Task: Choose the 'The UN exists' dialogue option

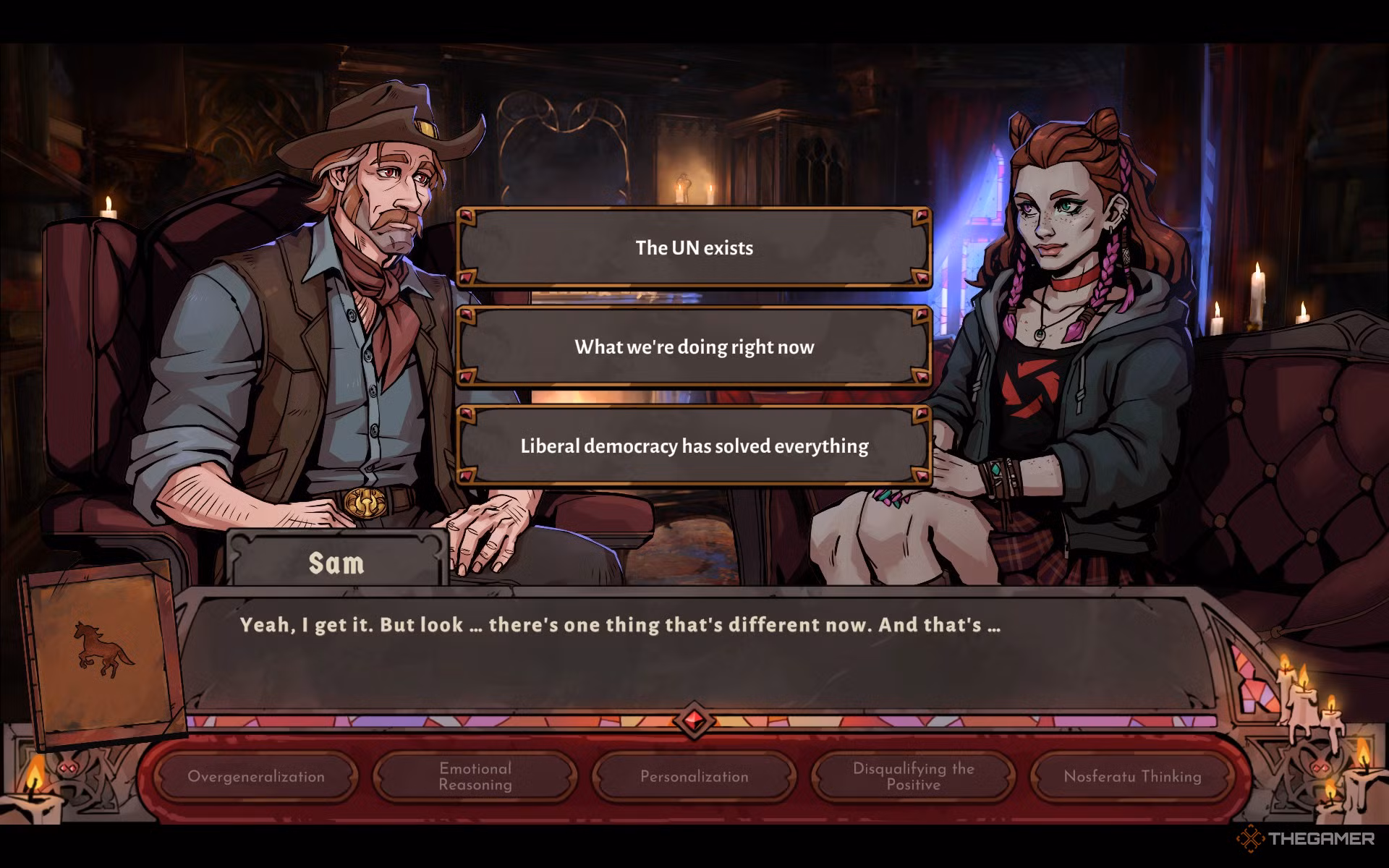Action: point(693,247)
